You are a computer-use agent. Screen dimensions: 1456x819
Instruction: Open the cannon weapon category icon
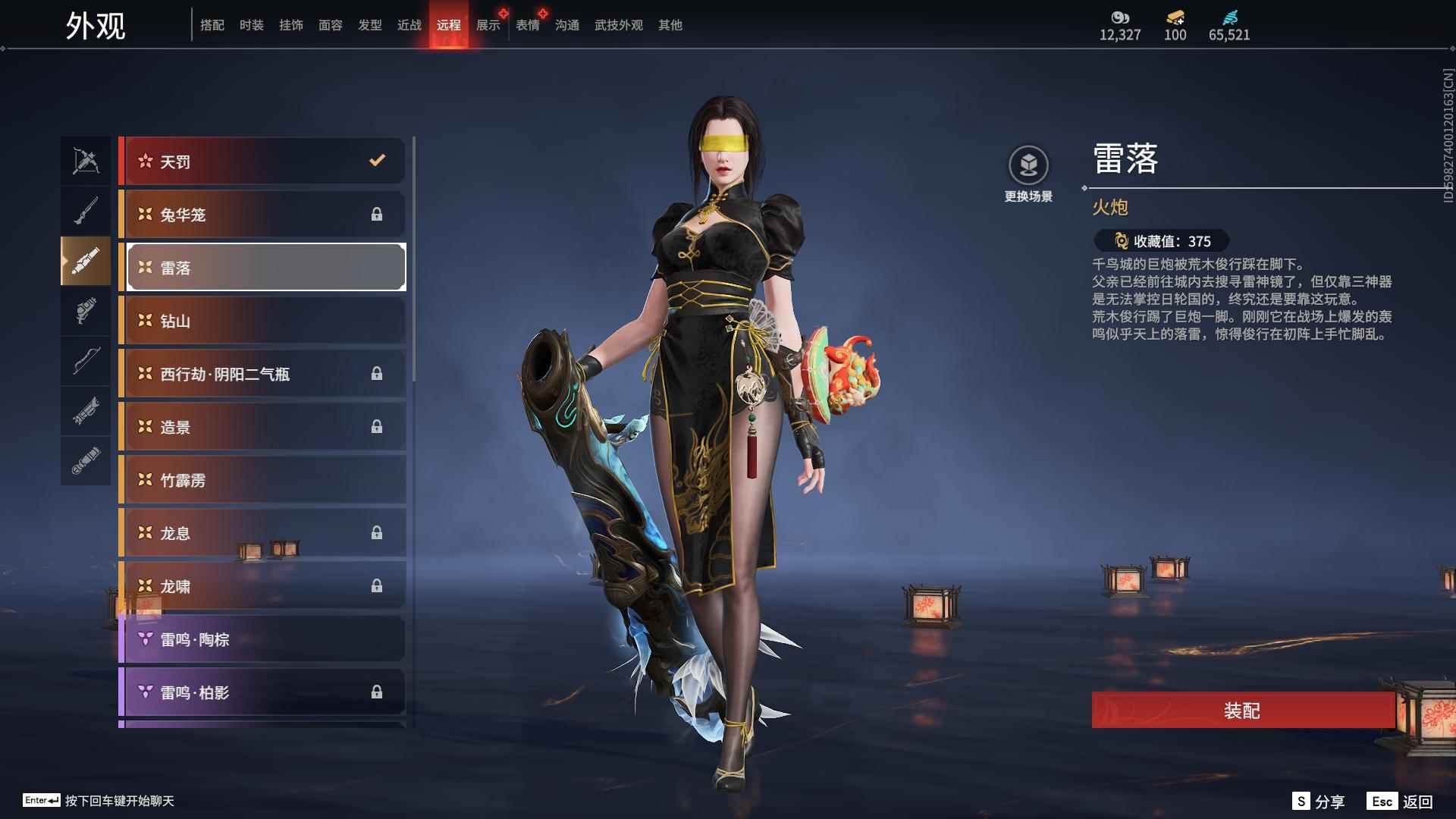coord(86,262)
